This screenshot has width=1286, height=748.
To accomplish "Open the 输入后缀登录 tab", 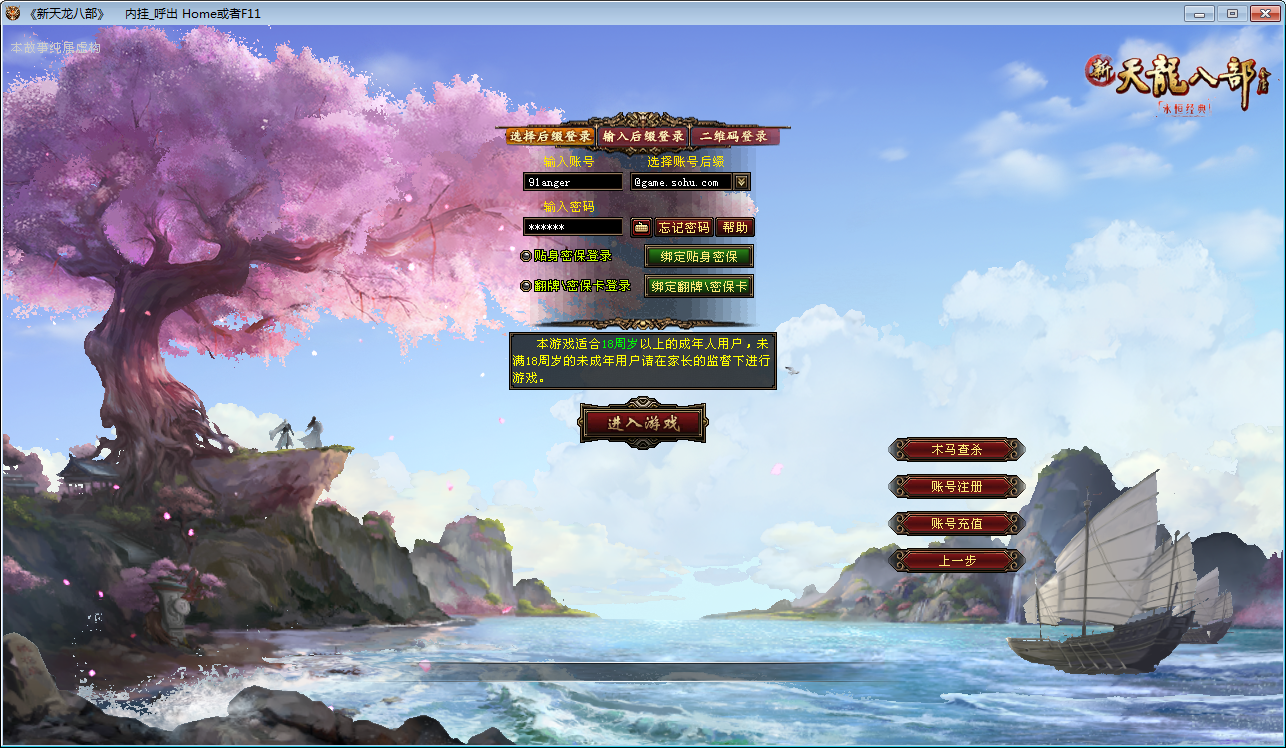I will [x=646, y=135].
